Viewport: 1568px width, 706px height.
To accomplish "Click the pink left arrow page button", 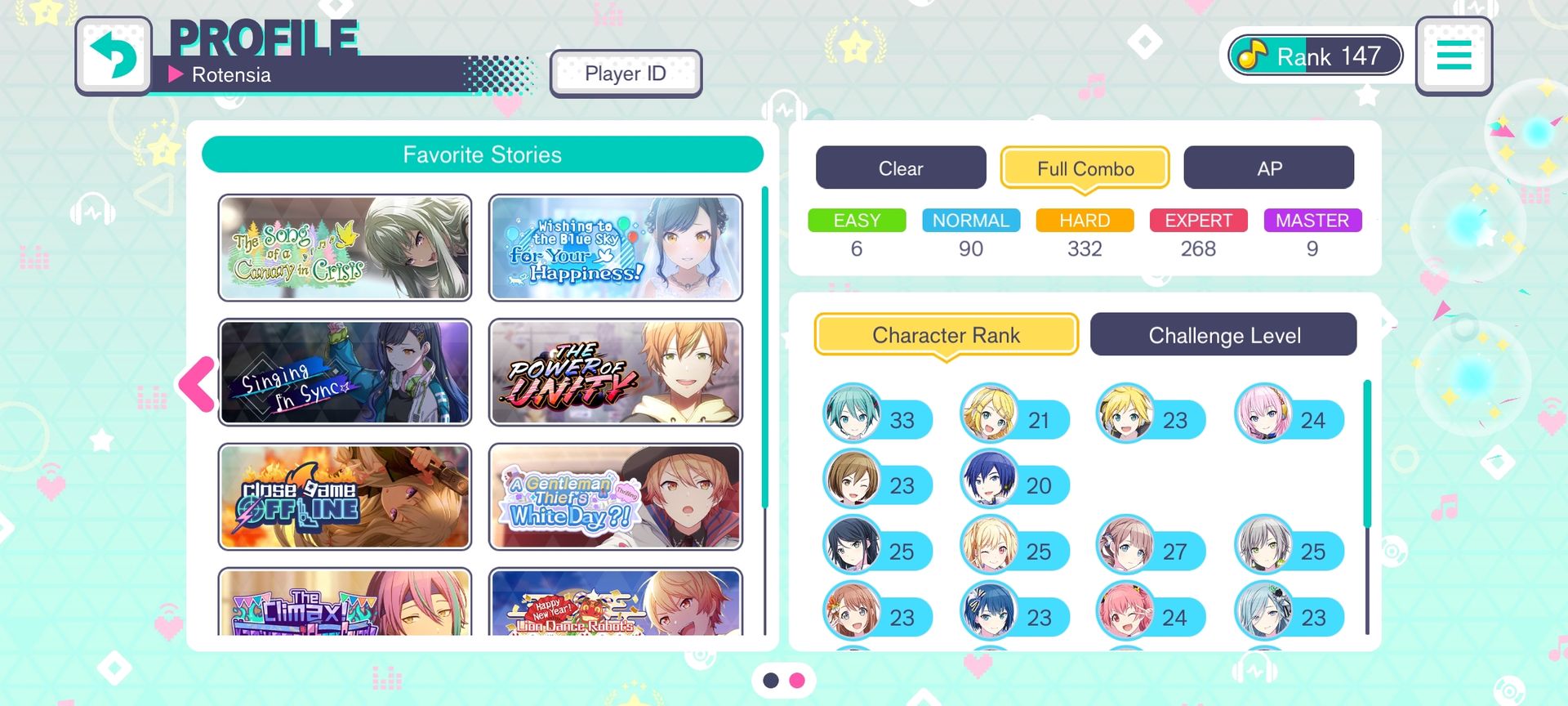I will tap(198, 383).
